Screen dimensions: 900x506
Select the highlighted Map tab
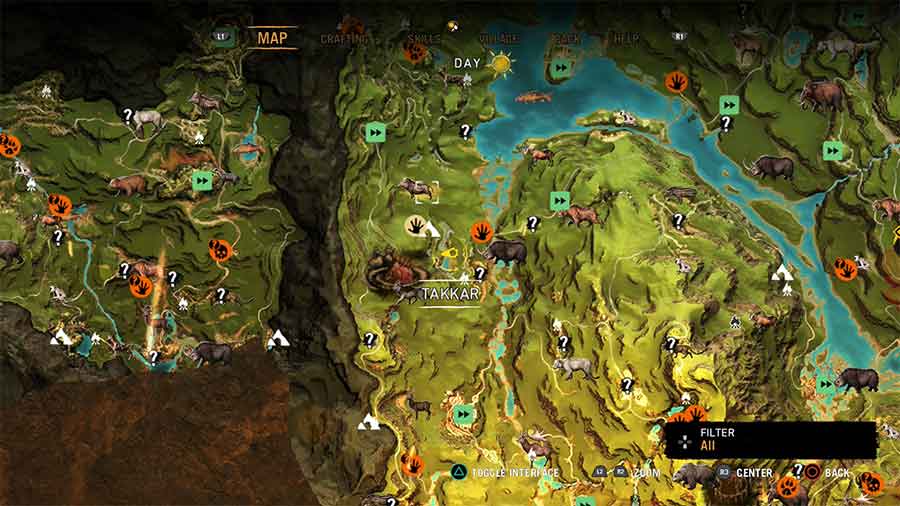pos(272,38)
